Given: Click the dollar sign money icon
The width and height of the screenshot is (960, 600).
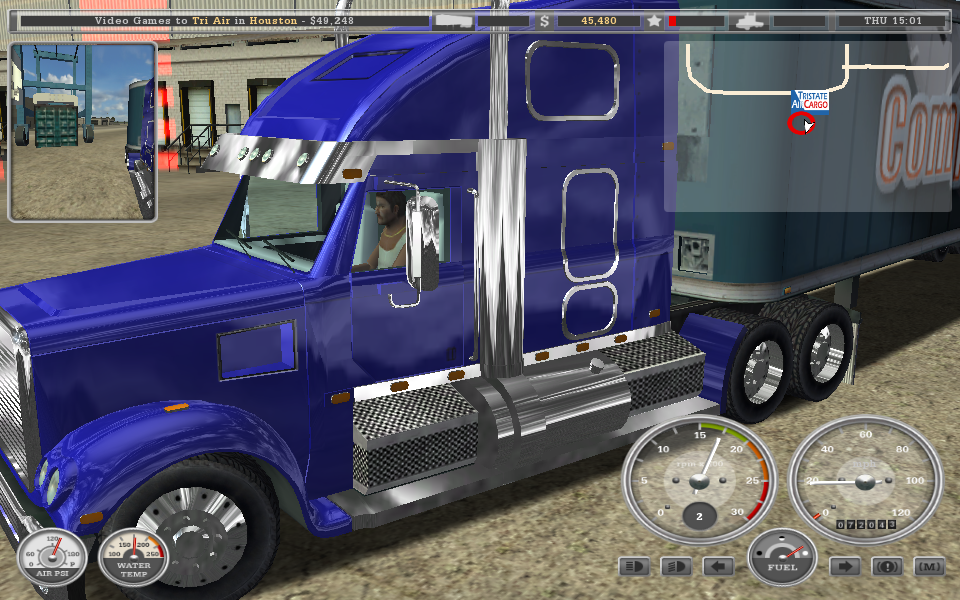Looking at the screenshot, I should coord(545,20).
